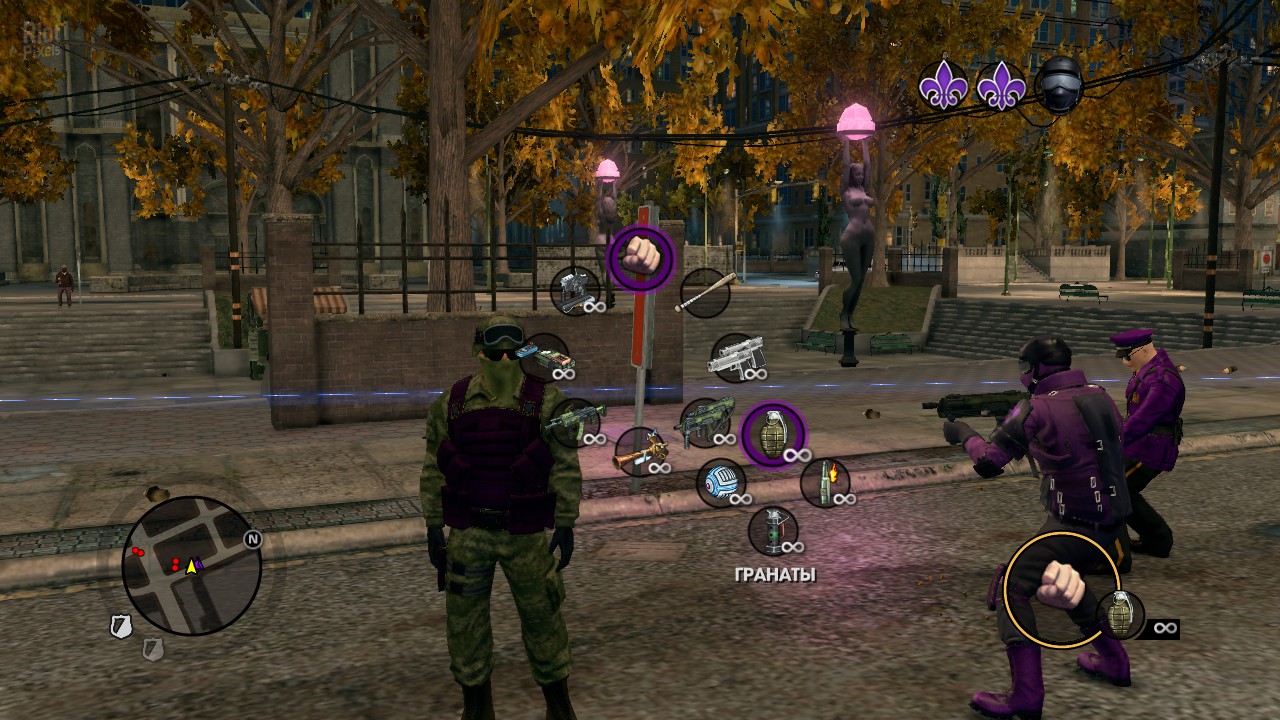Click the large equipped fist indicator
The height and width of the screenshot is (720, 1280).
pos(1060,588)
